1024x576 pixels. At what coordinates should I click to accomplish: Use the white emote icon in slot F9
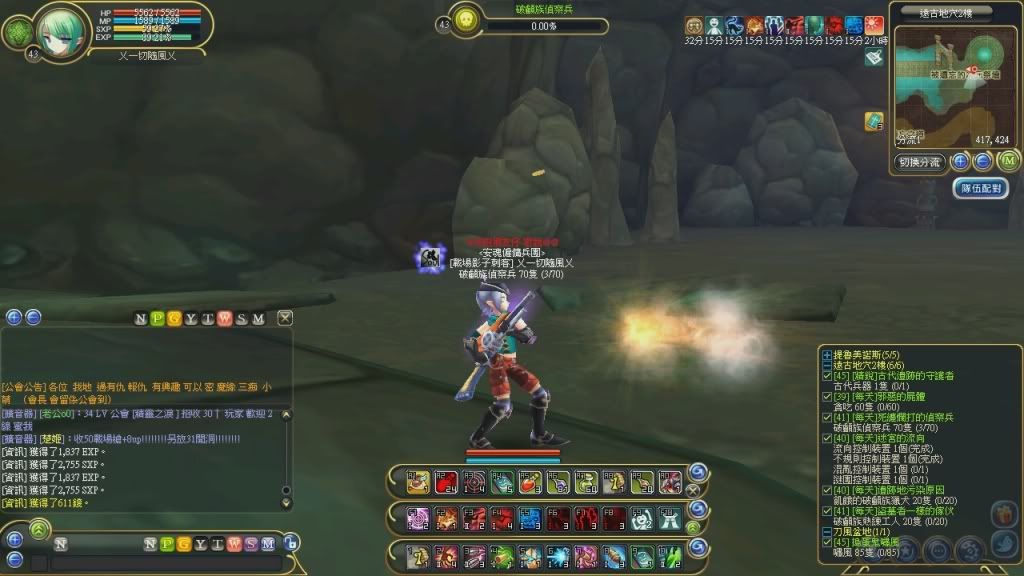(641, 519)
